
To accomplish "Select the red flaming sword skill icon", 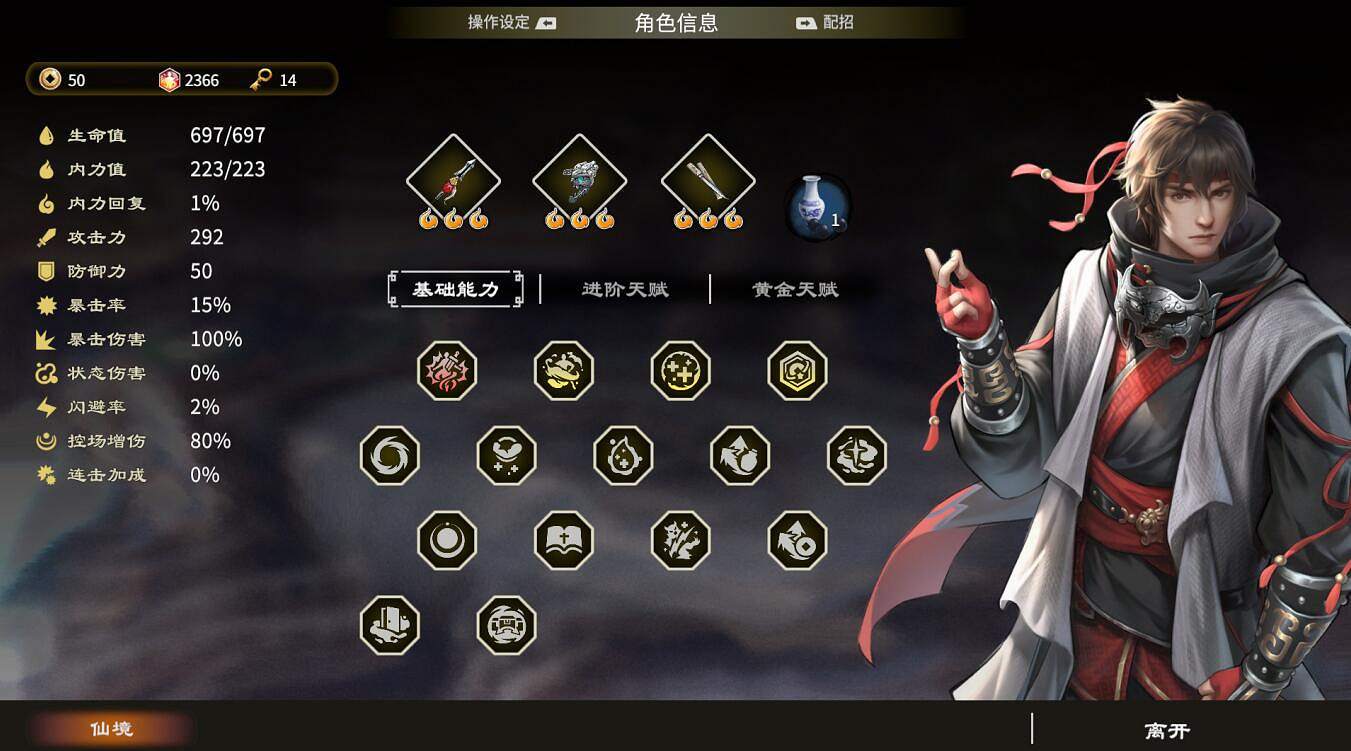I will pyautogui.click(x=448, y=370).
